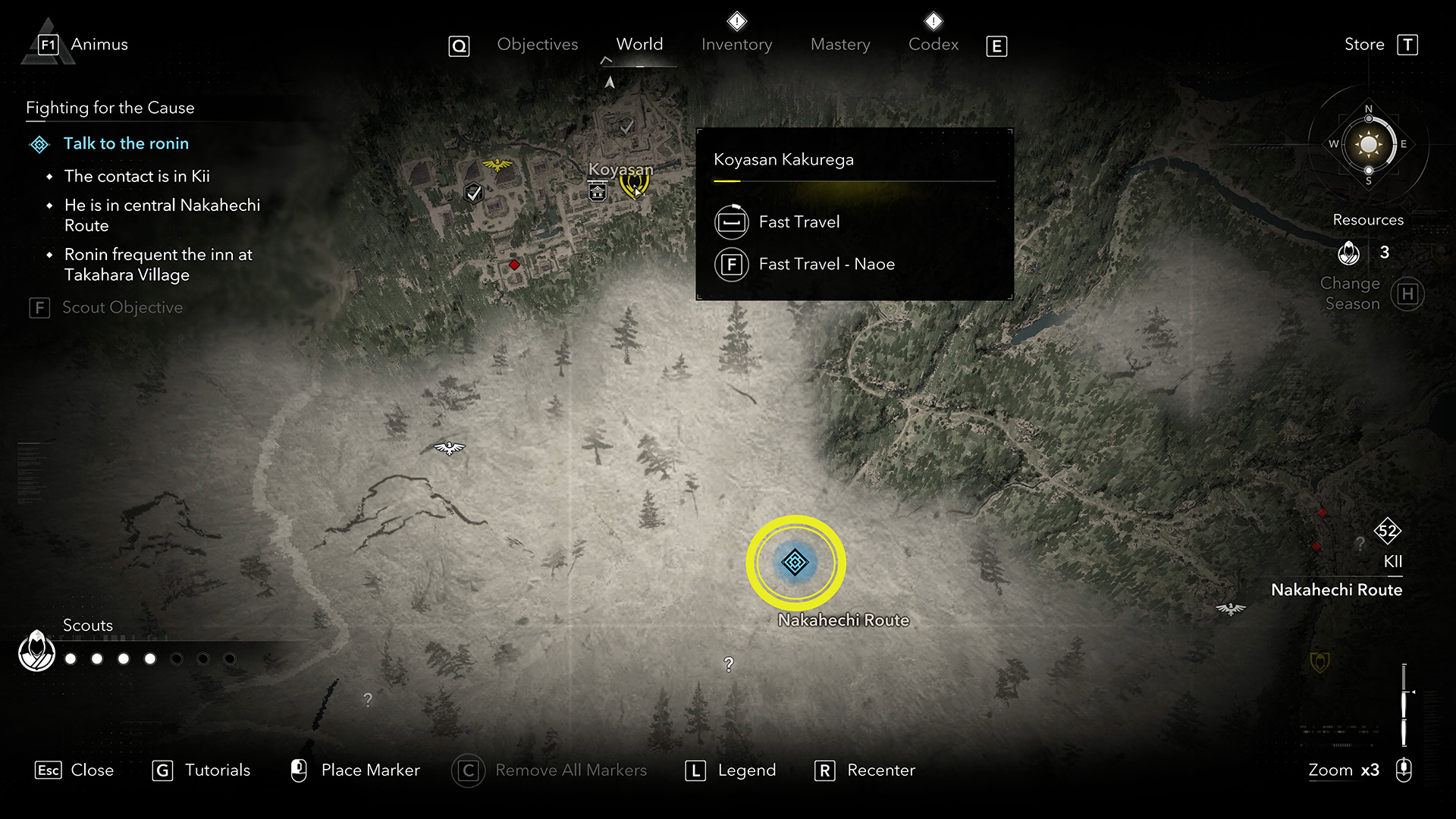
Task: Click the Nakahechi Route objective marker
Action: pos(795,563)
